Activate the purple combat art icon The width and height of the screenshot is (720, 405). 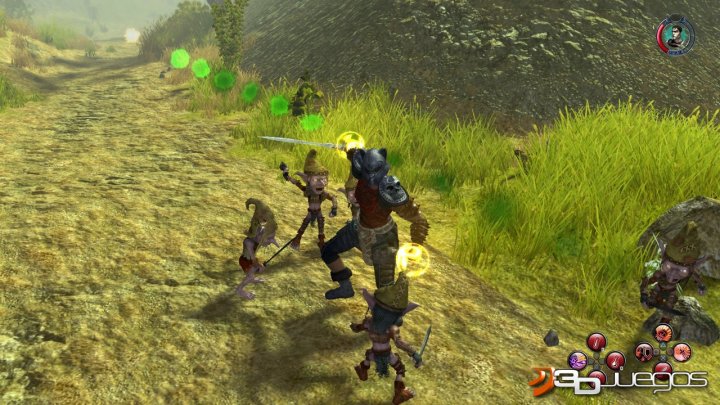point(578,360)
